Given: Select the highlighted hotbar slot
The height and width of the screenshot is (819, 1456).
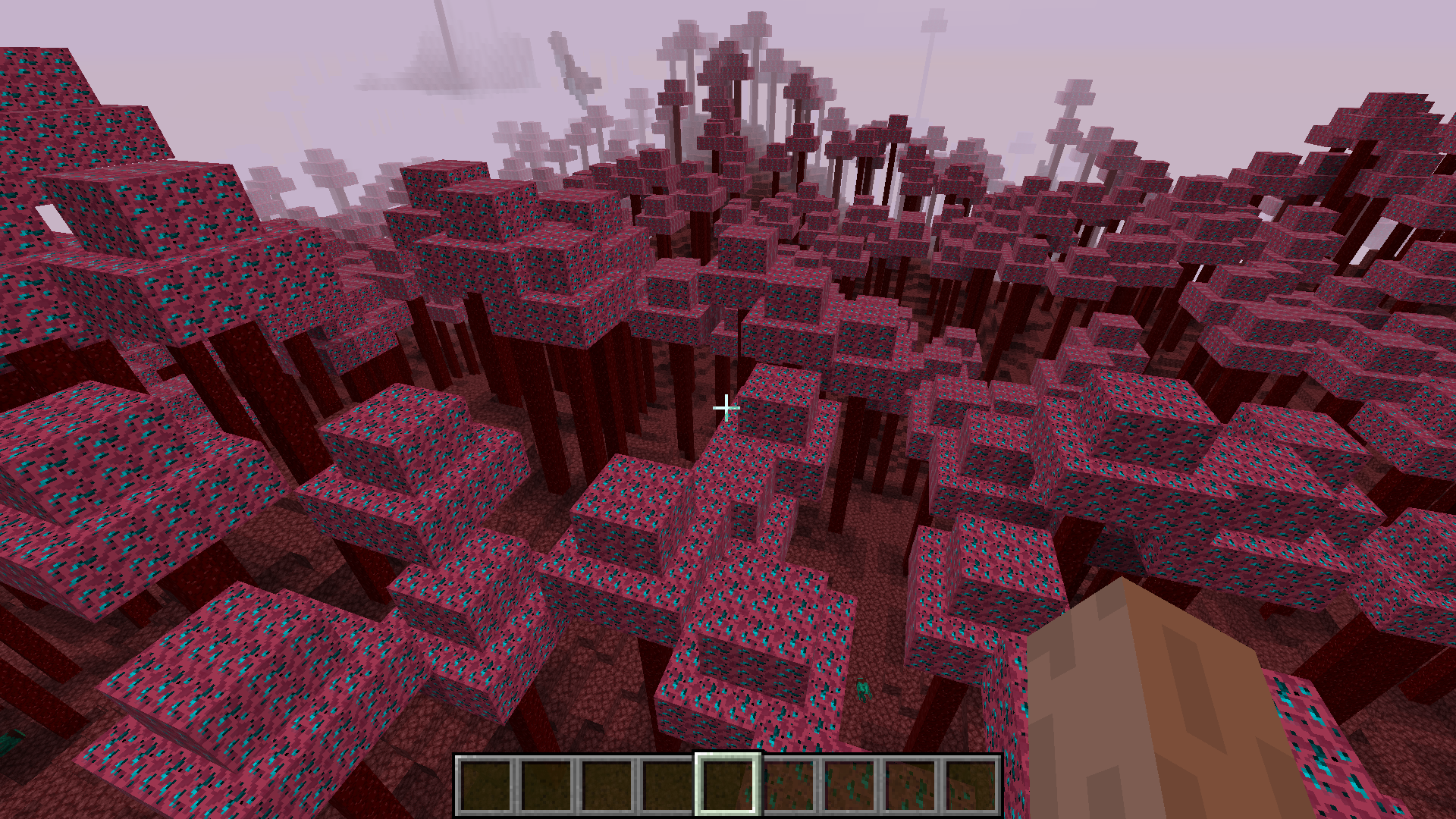Looking at the screenshot, I should (x=727, y=784).
